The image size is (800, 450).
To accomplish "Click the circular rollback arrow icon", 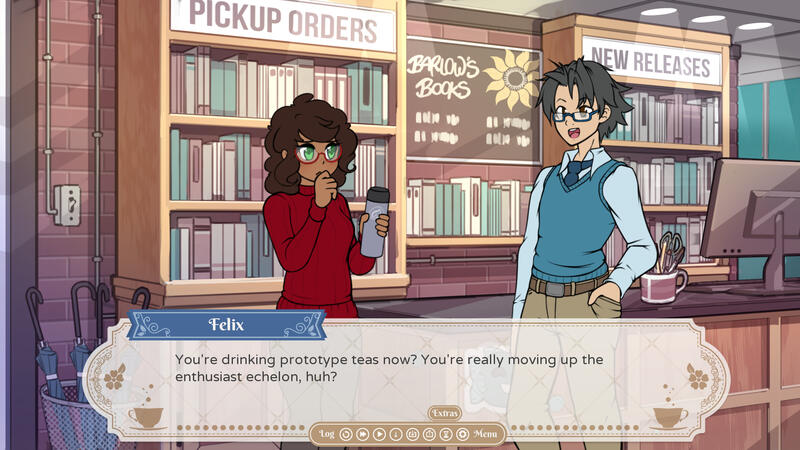I will click(346, 434).
